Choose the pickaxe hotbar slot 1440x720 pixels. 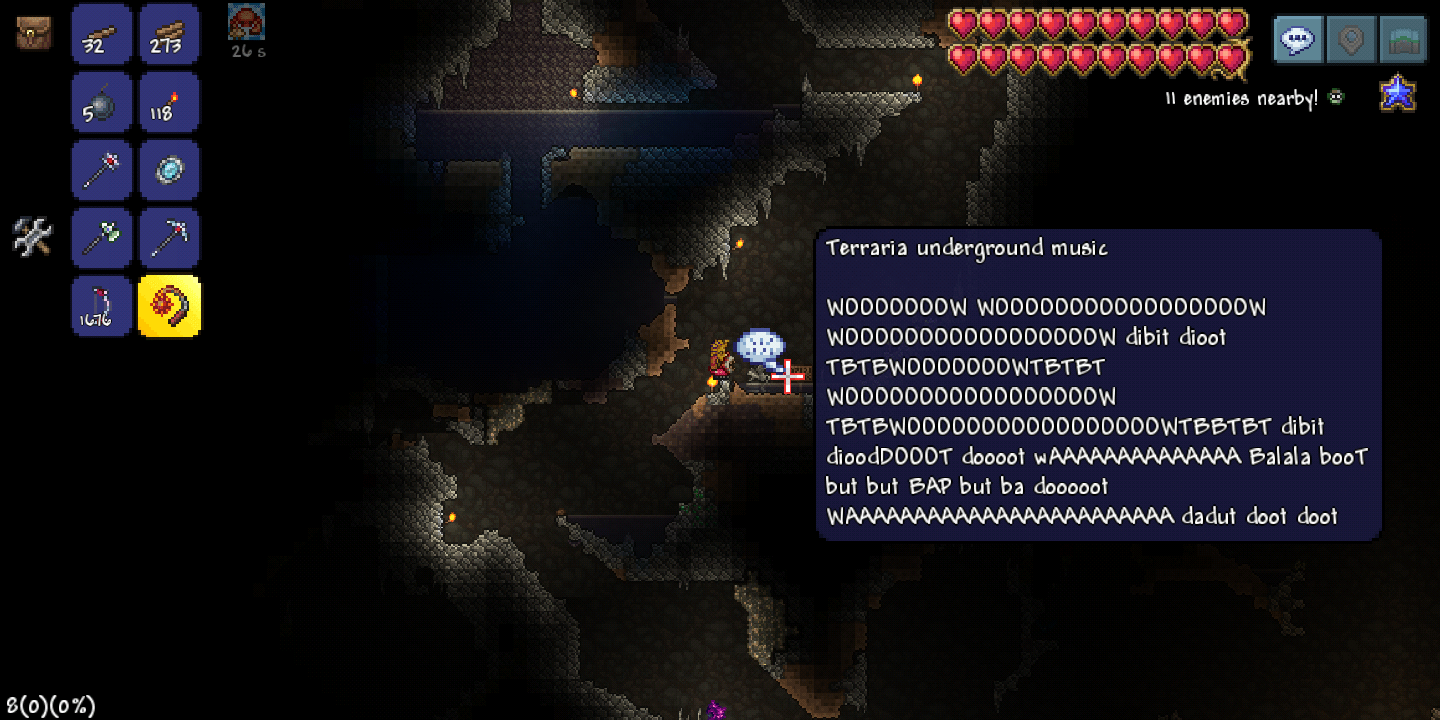coord(169,238)
